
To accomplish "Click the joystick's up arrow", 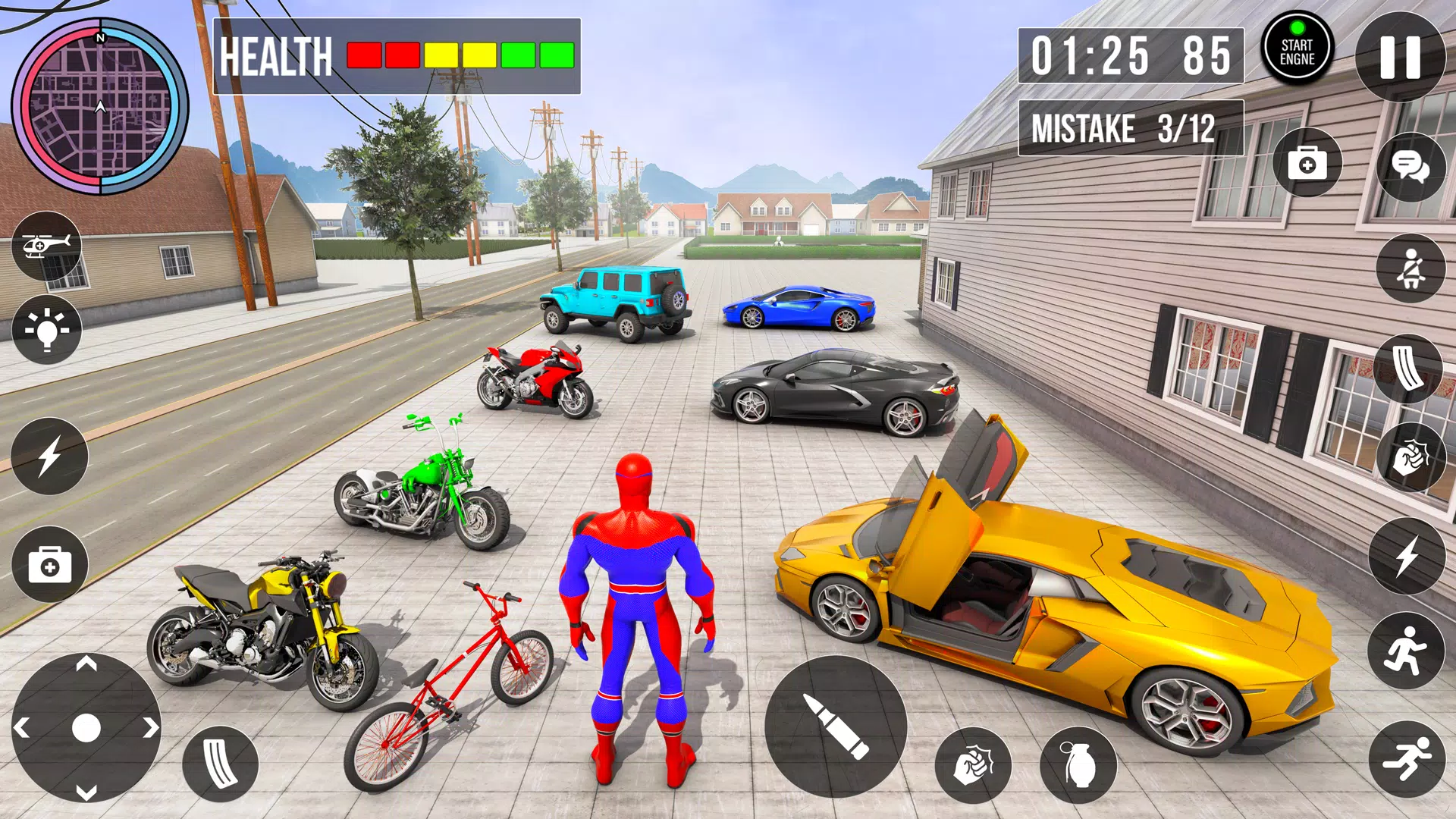I will [86, 665].
